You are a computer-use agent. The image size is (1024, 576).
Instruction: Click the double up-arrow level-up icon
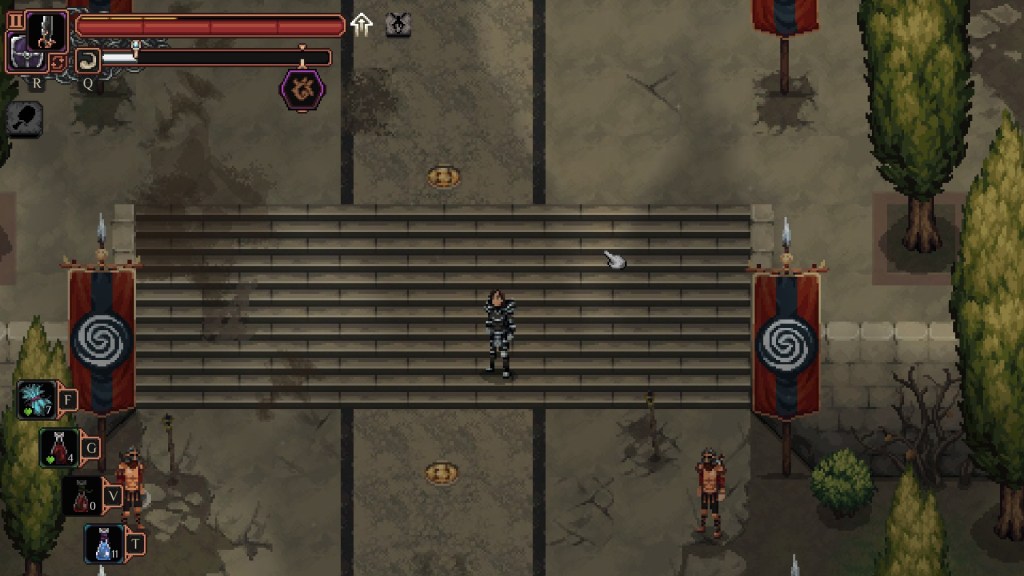[x=362, y=25]
